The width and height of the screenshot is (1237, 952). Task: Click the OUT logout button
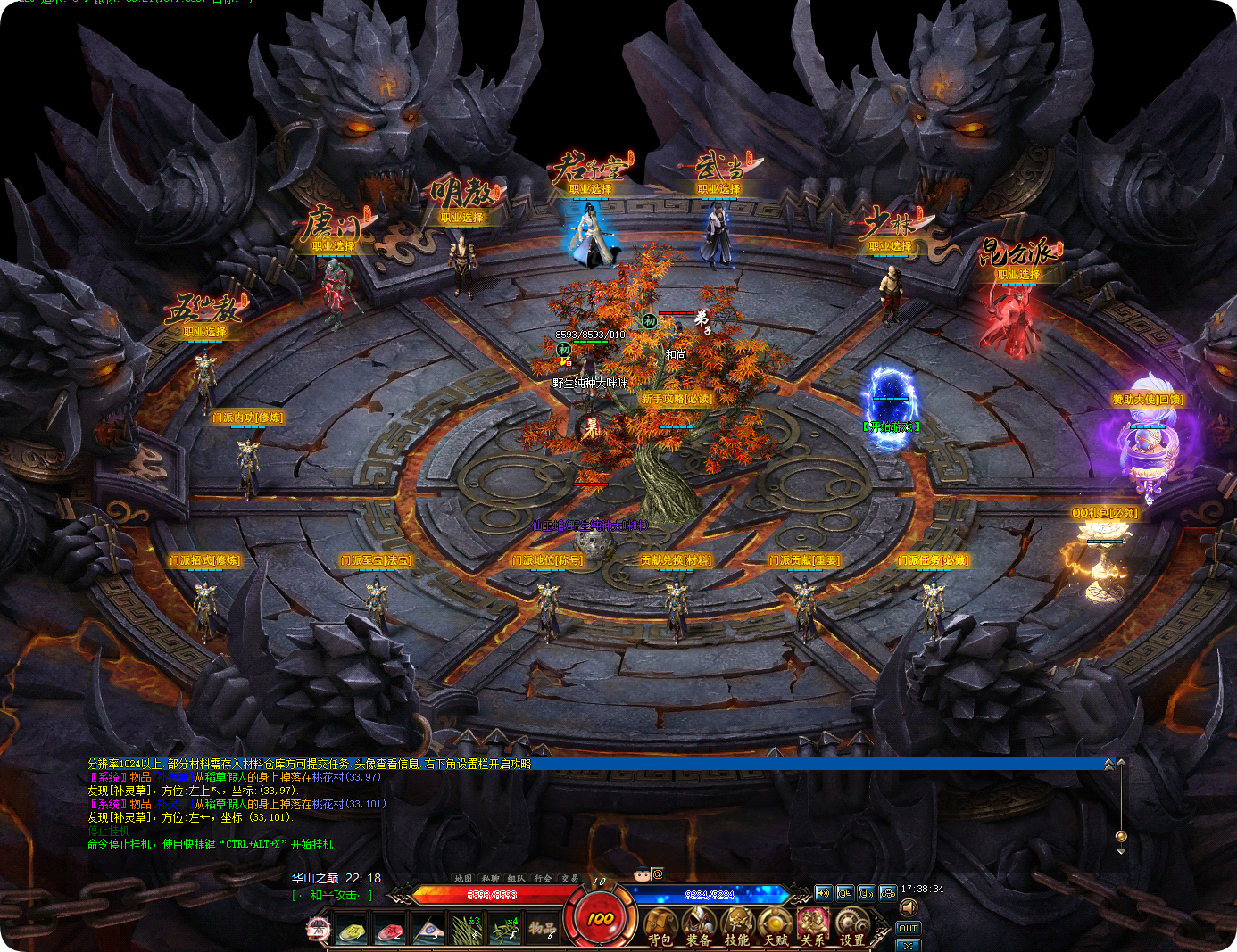(x=908, y=929)
